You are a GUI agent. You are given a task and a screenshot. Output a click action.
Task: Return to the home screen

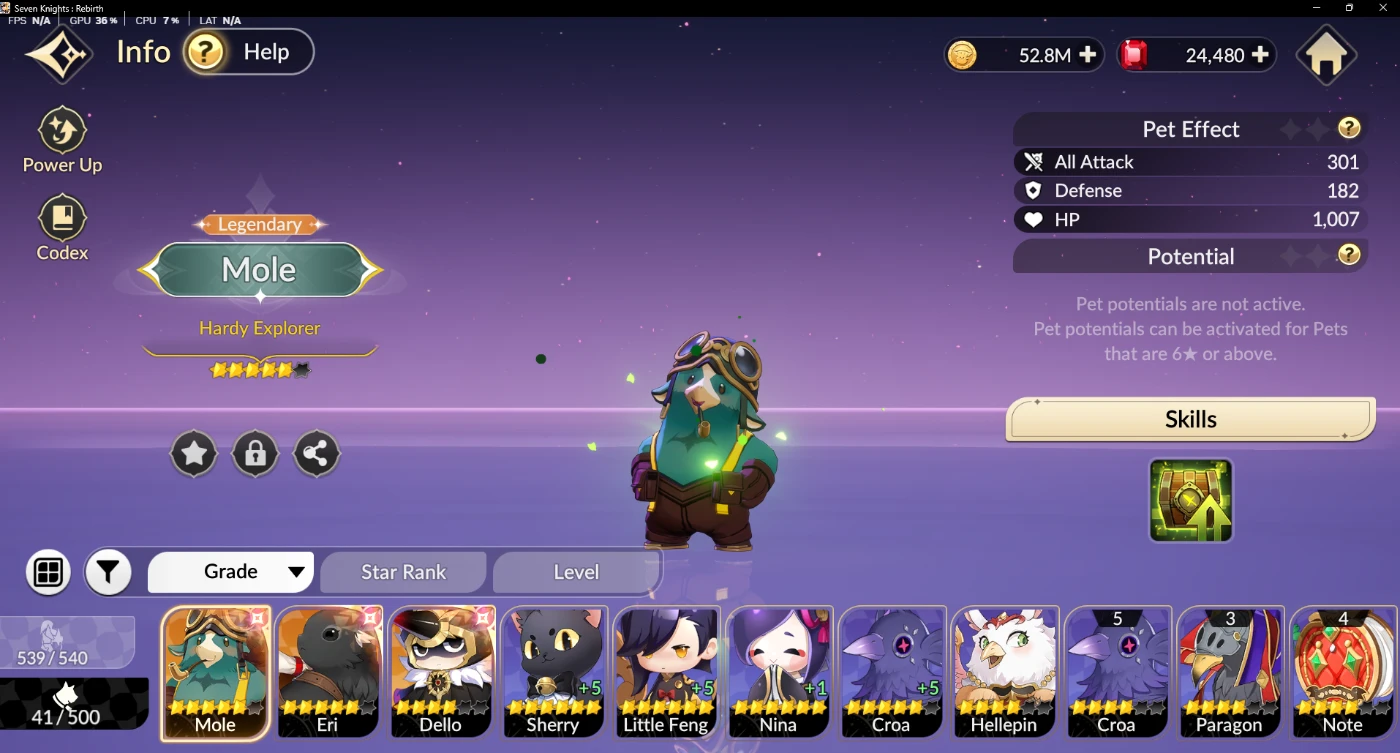point(1326,56)
